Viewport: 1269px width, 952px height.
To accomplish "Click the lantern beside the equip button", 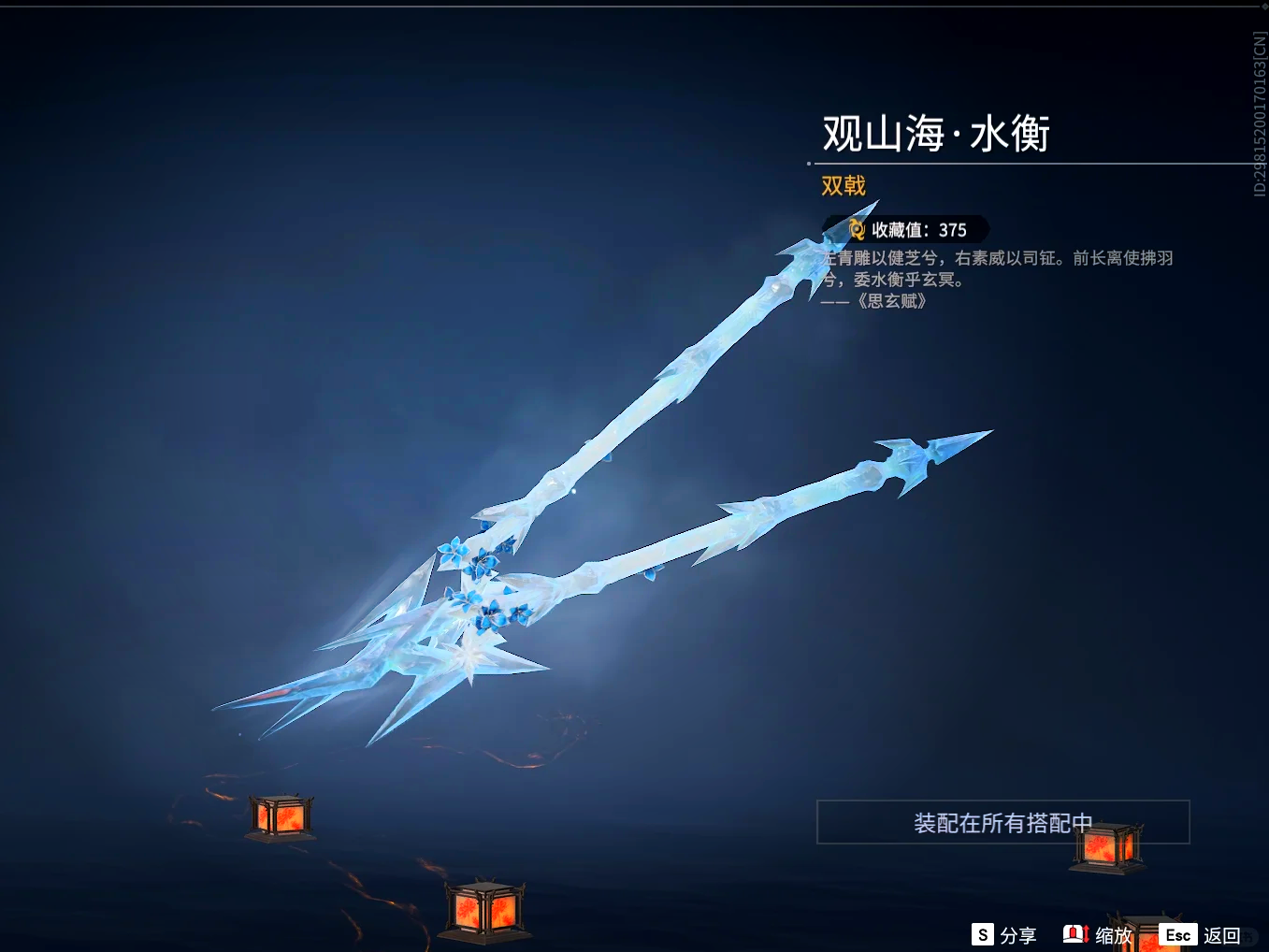I will [1107, 846].
